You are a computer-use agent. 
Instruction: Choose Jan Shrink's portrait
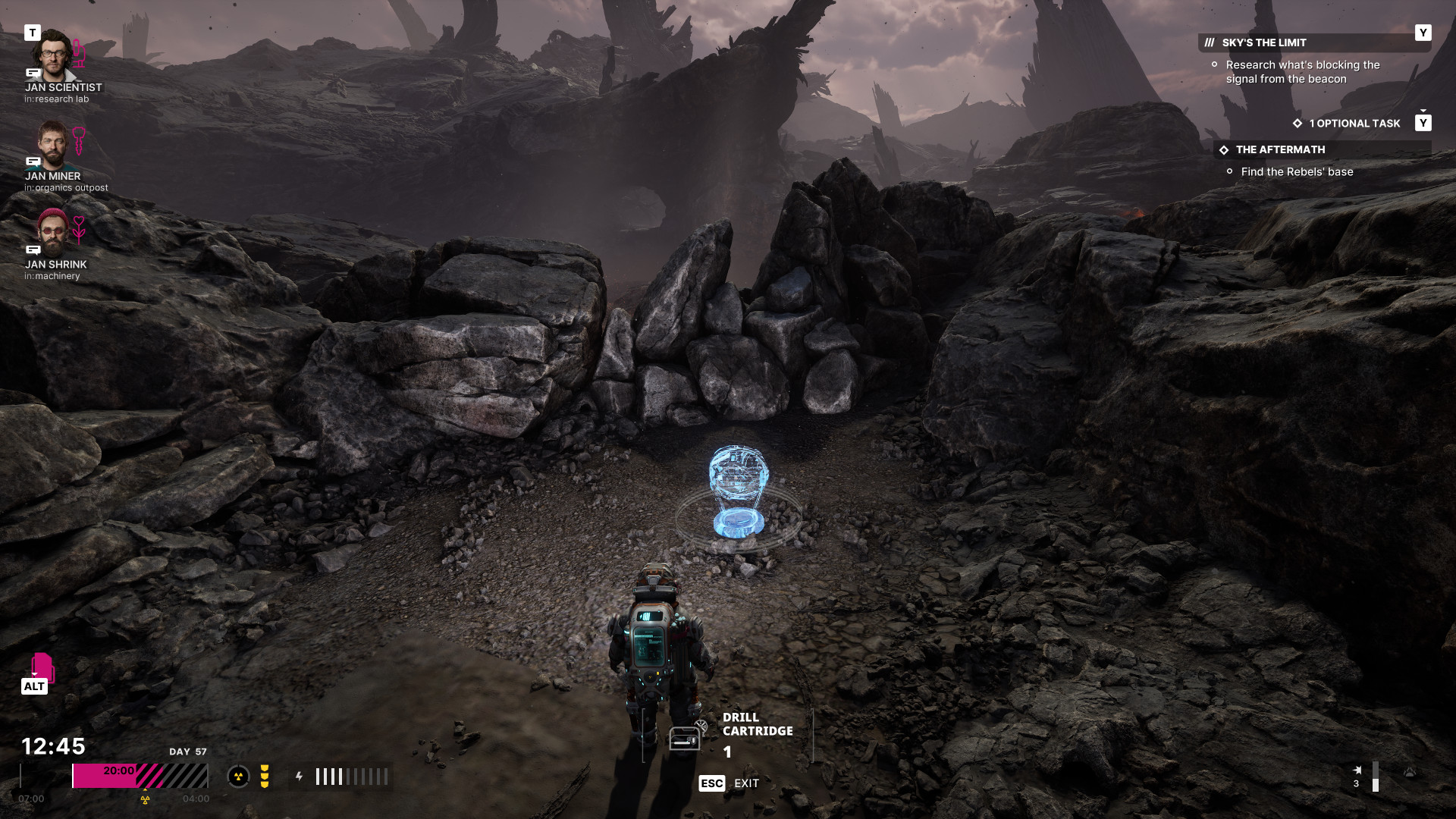click(52, 232)
